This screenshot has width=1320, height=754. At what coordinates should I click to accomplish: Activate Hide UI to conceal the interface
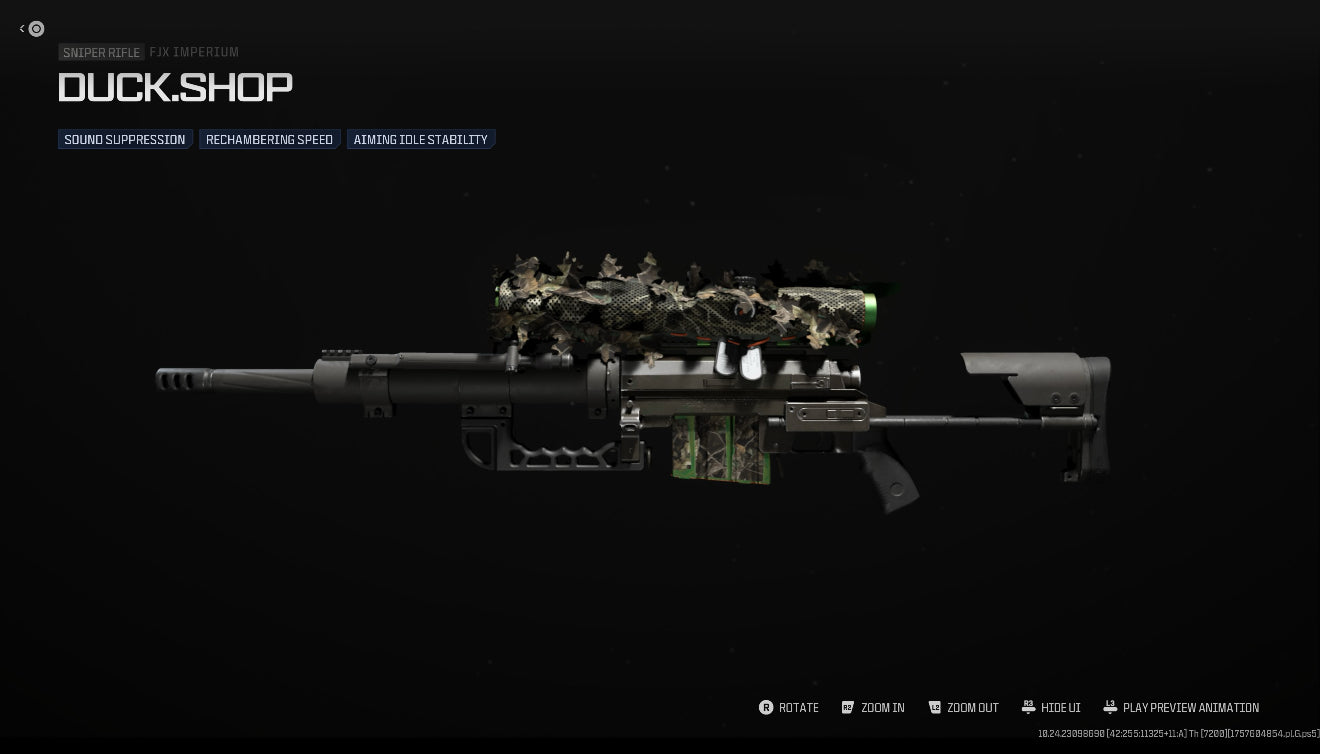click(x=1060, y=708)
